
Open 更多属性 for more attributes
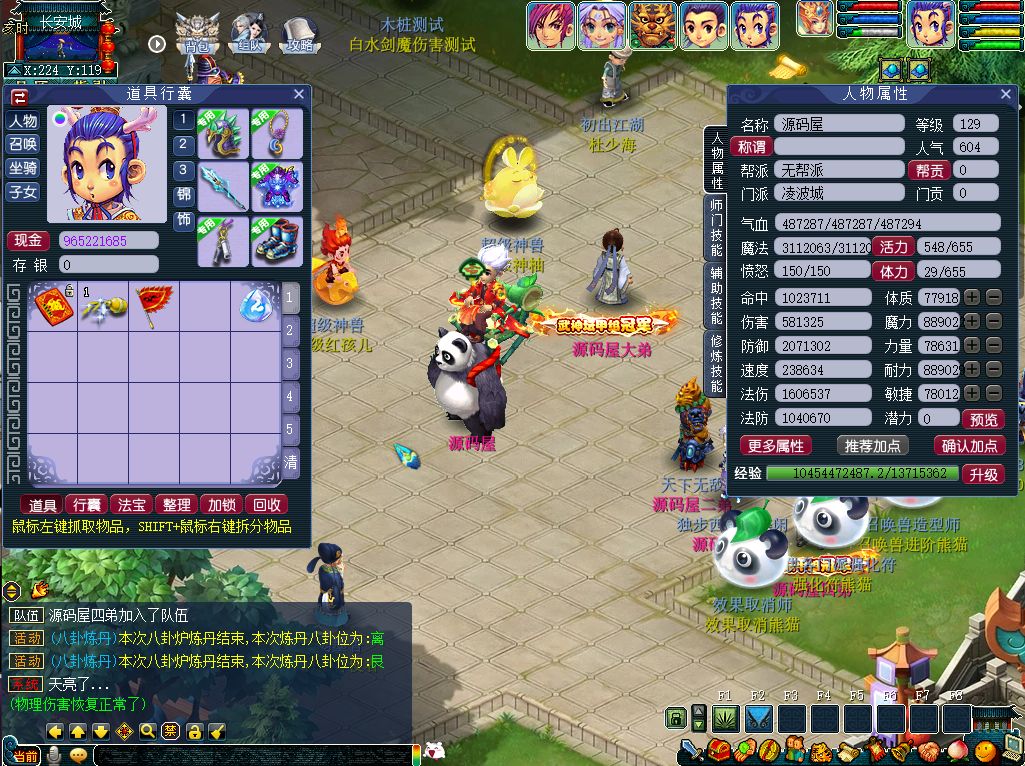coord(776,446)
